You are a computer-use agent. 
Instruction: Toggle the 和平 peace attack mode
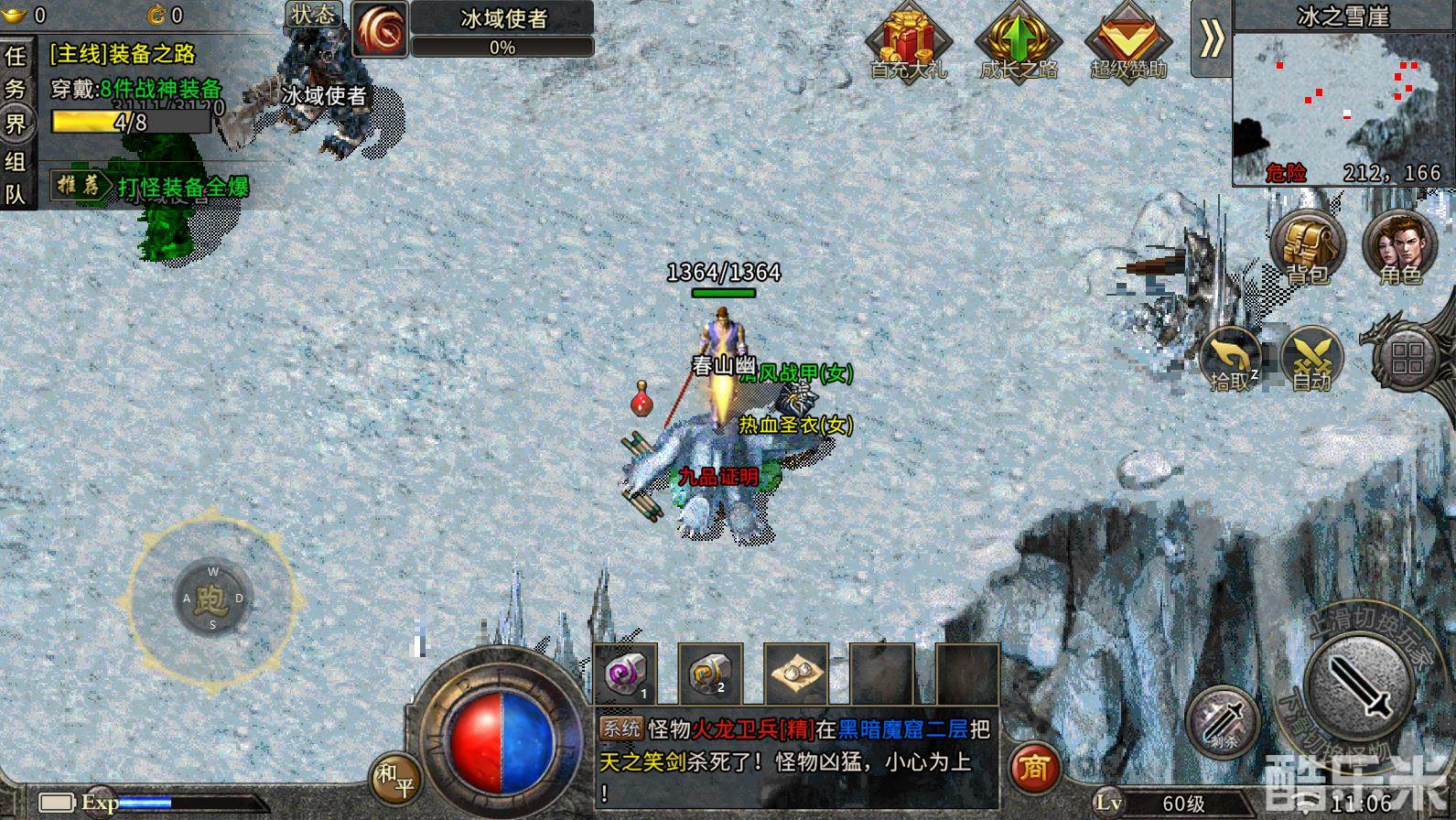[397, 776]
